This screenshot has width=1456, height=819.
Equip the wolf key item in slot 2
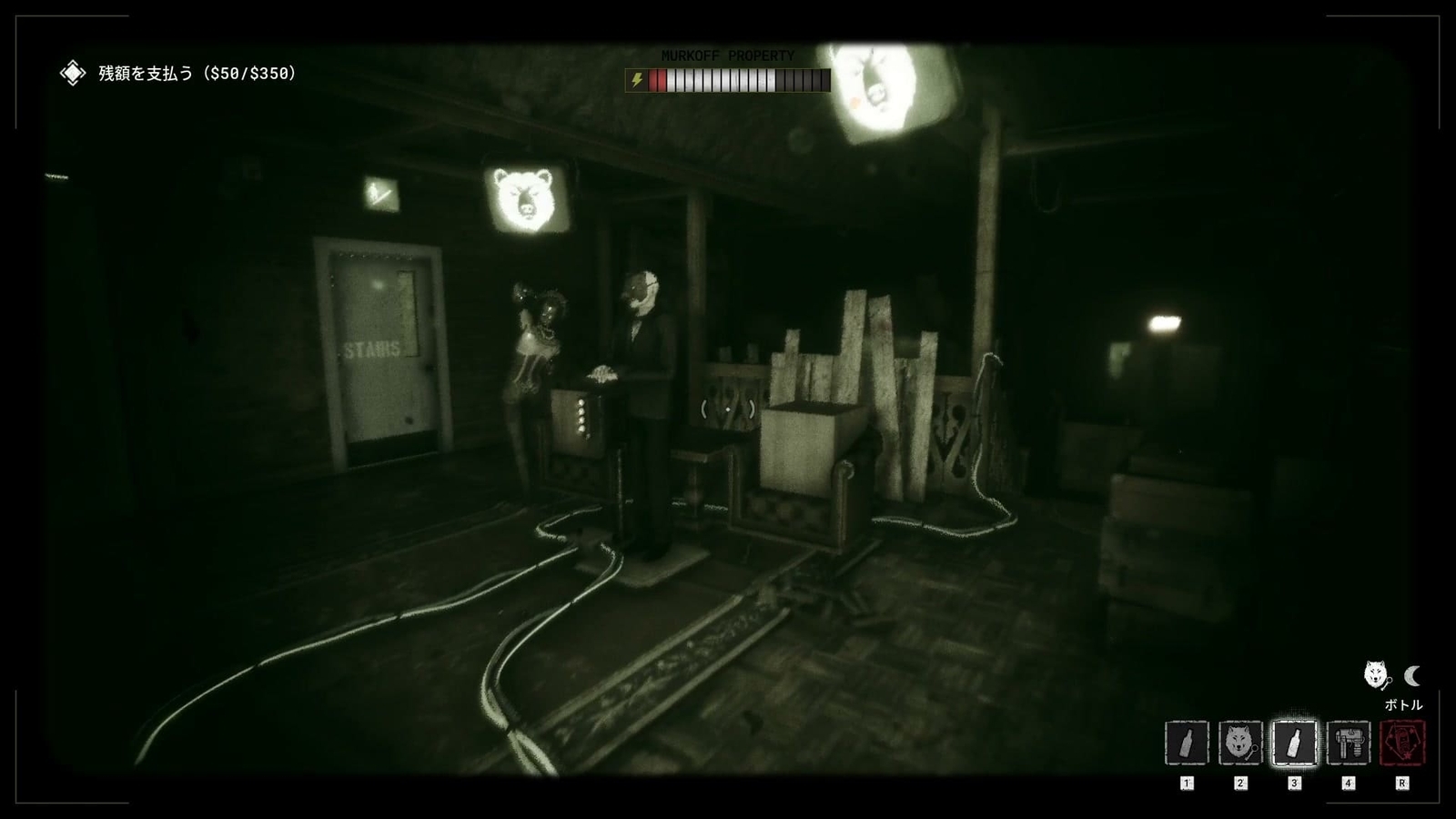point(1240,742)
